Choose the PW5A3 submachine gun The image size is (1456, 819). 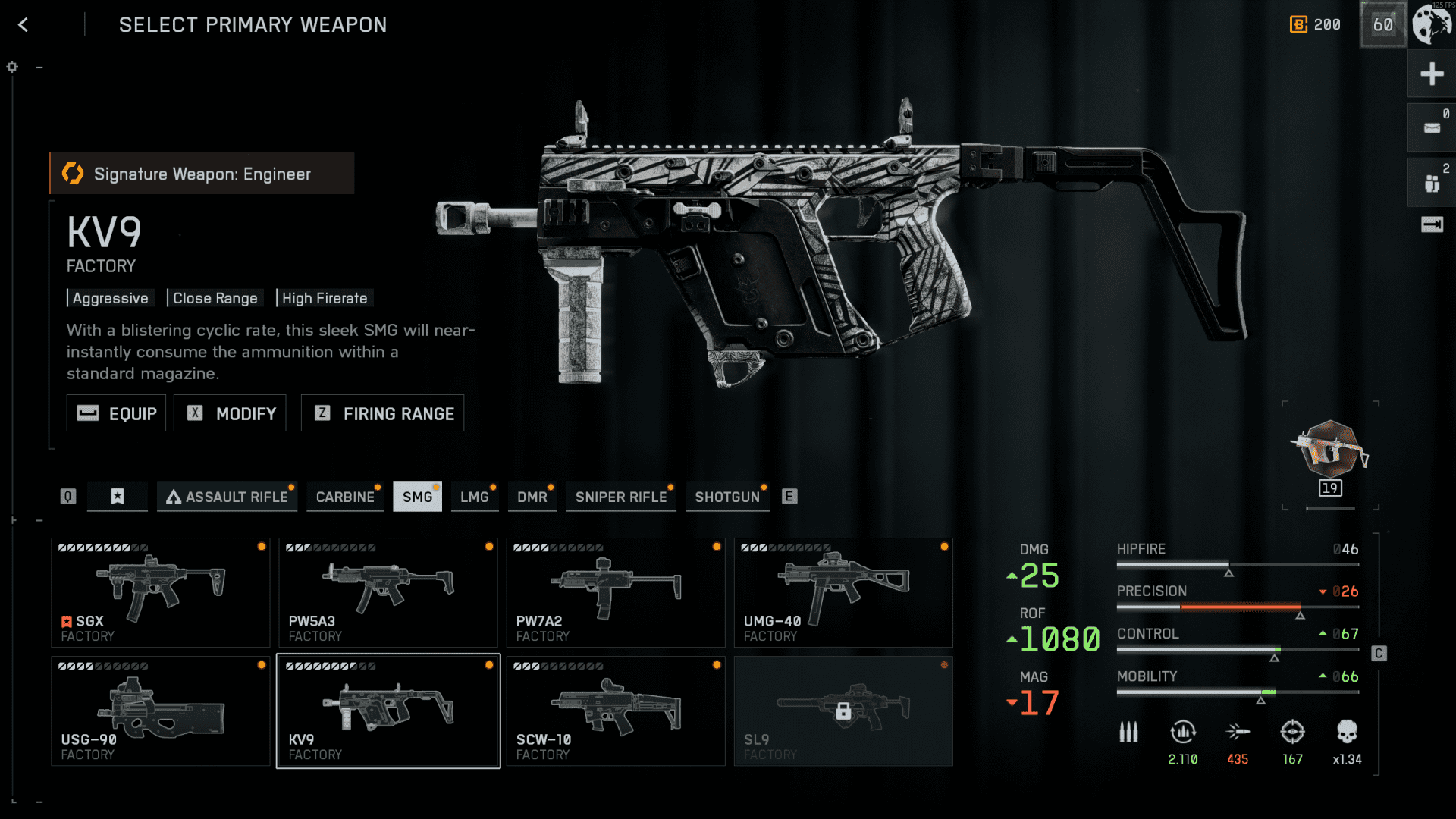(388, 592)
